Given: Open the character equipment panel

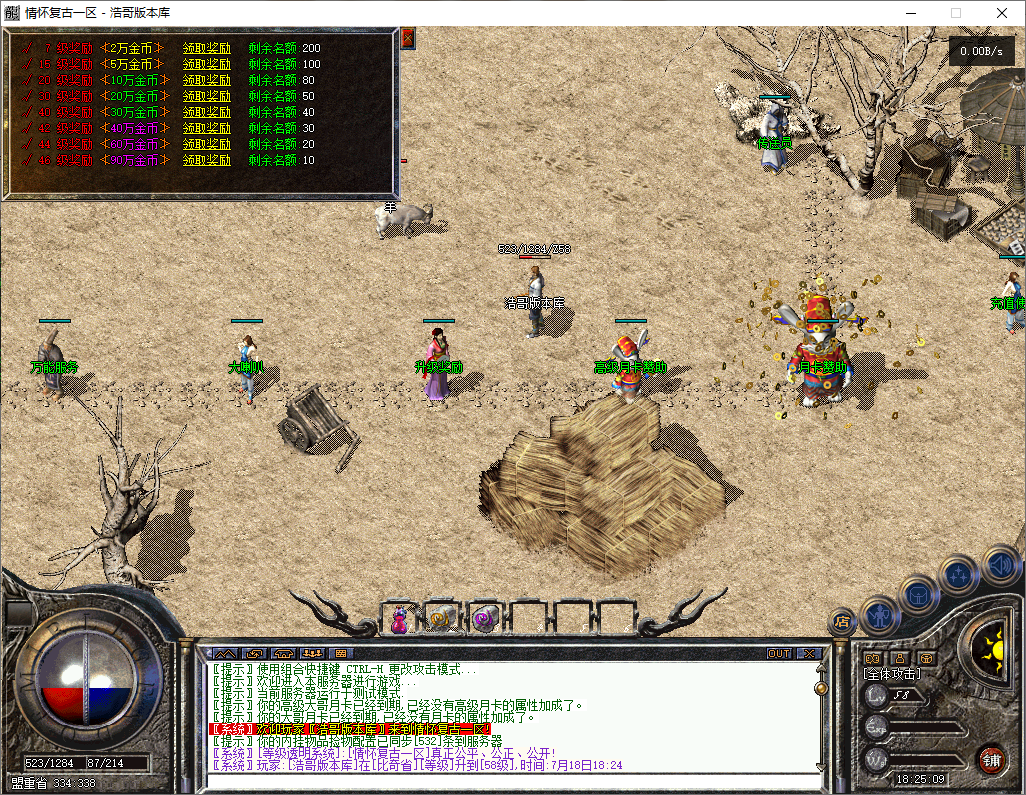Looking at the screenshot, I should pos(879,613).
